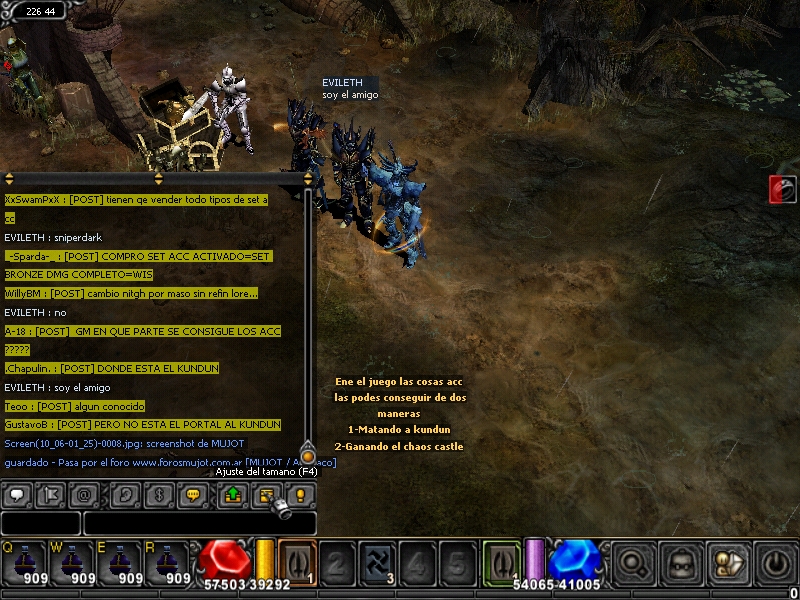Open the inventory bag

pos(682,563)
